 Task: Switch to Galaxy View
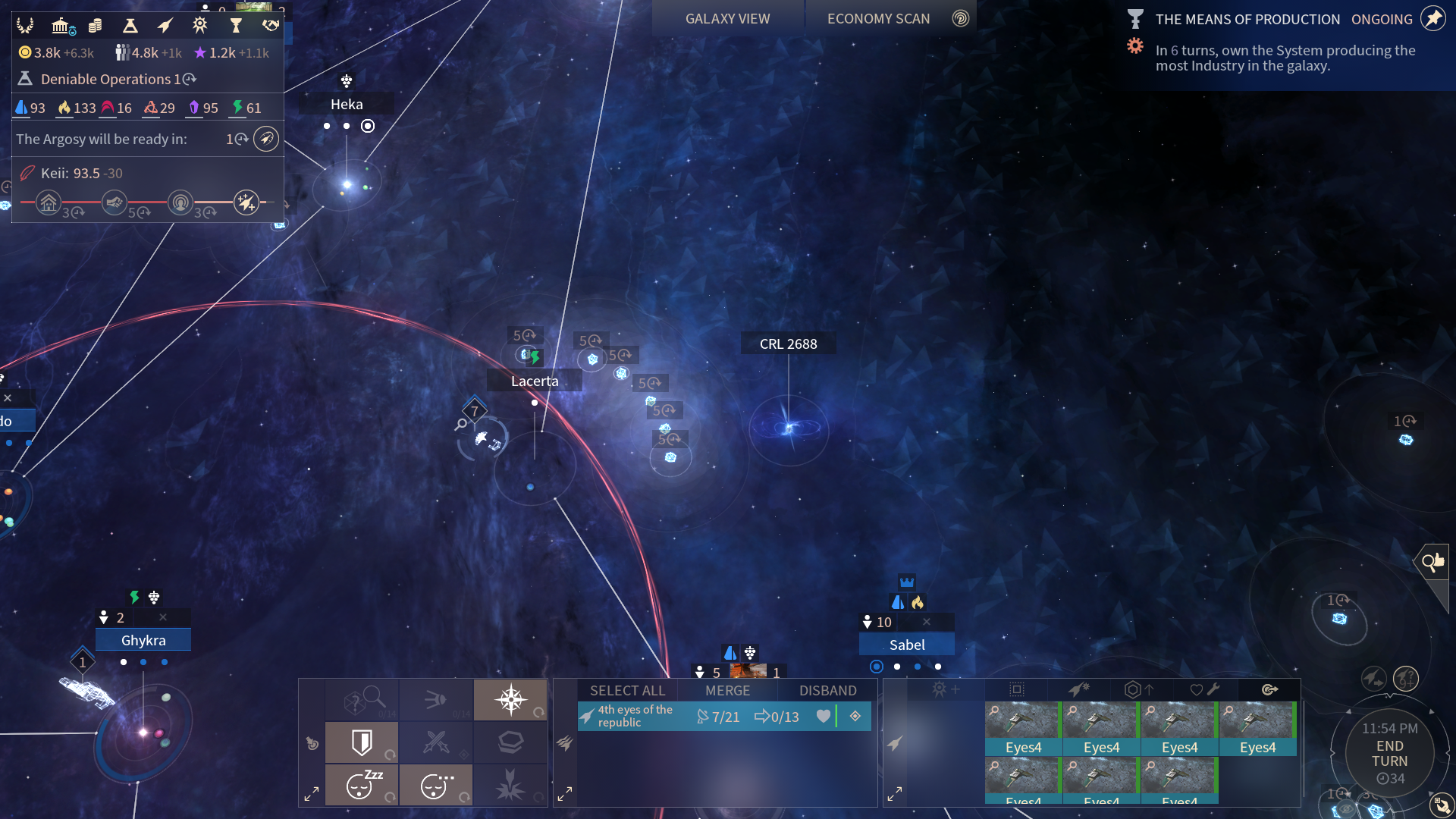click(727, 19)
